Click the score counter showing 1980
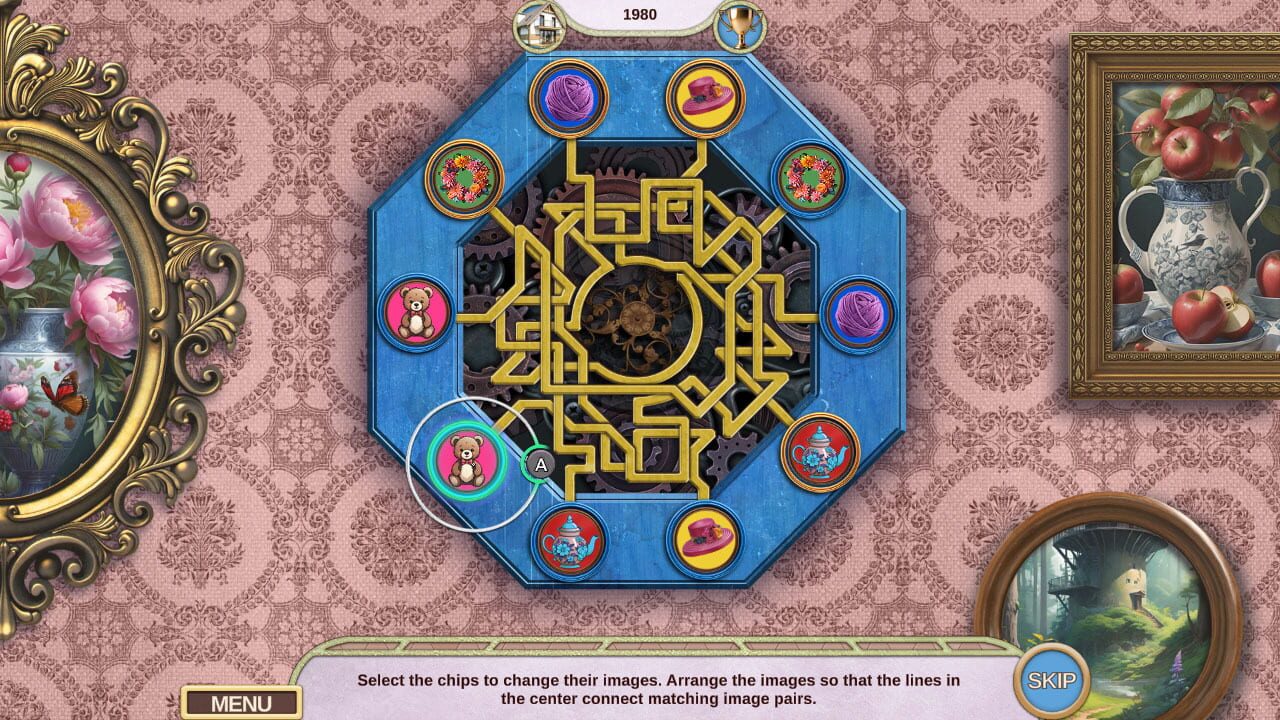The image size is (1280, 720). tap(641, 14)
